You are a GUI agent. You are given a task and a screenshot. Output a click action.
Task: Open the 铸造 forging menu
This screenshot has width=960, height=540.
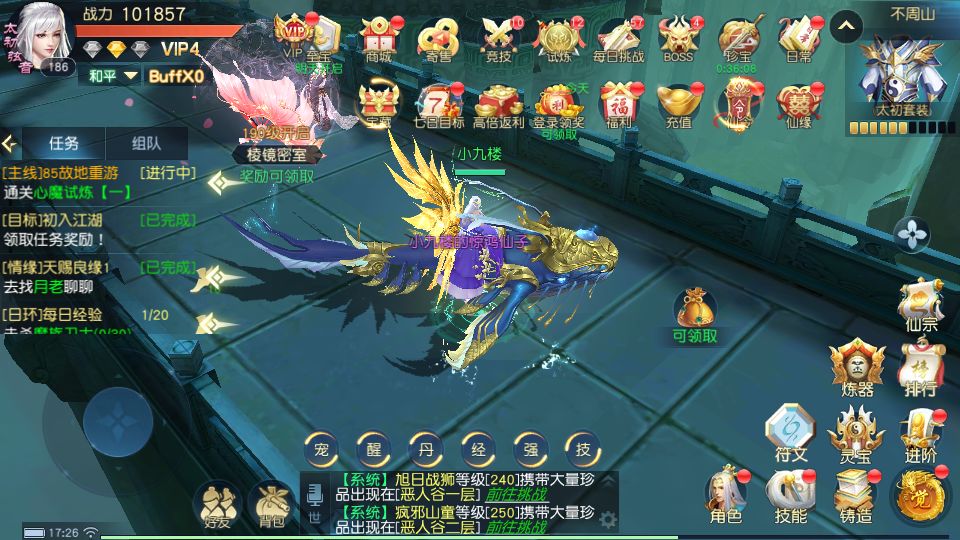[855, 495]
